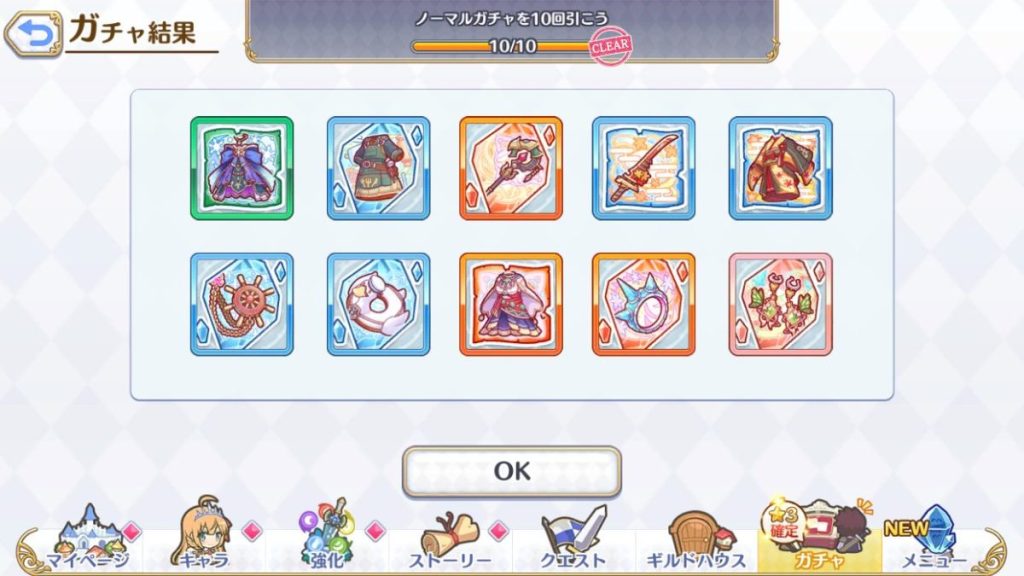Select the ship wheel with beads item
Viewport: 1024px width, 576px height.
click(242, 304)
